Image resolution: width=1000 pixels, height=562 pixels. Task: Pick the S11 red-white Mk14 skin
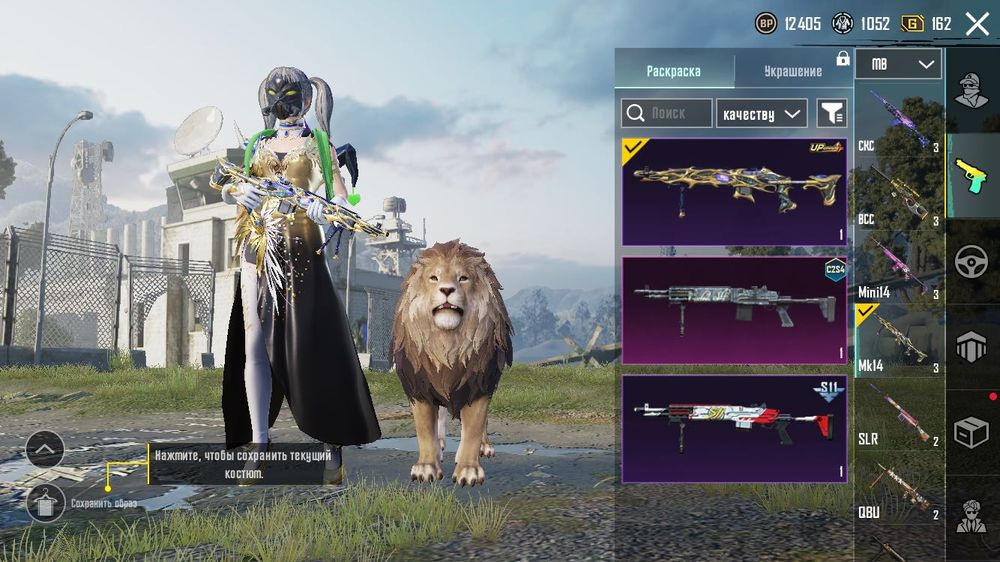tap(734, 429)
